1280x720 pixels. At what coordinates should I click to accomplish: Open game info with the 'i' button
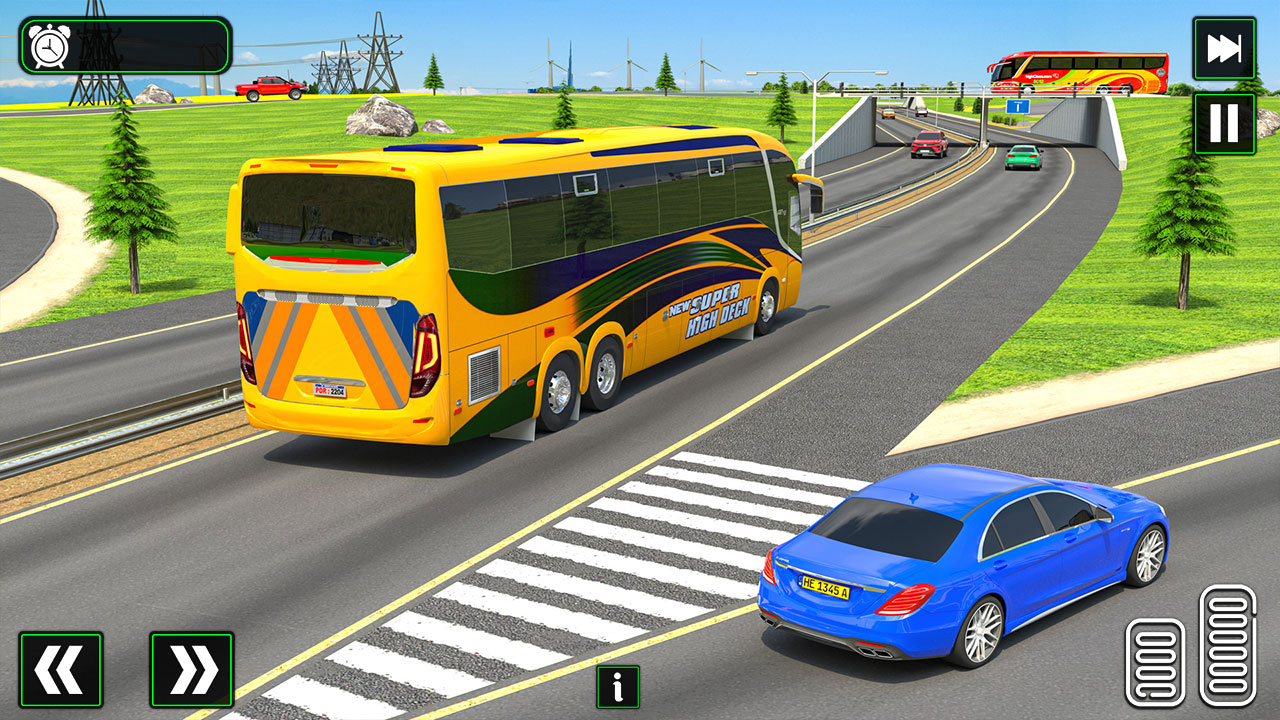click(x=616, y=687)
